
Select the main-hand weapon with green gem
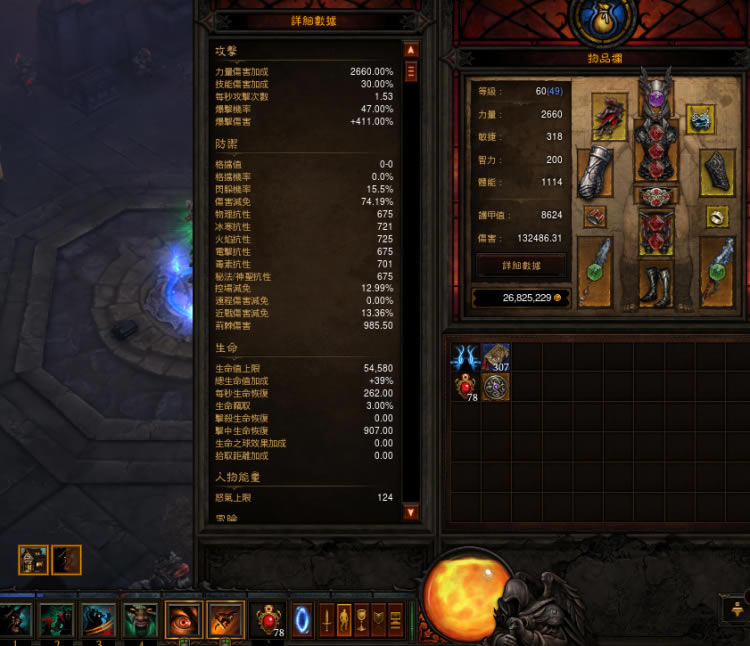click(x=595, y=270)
